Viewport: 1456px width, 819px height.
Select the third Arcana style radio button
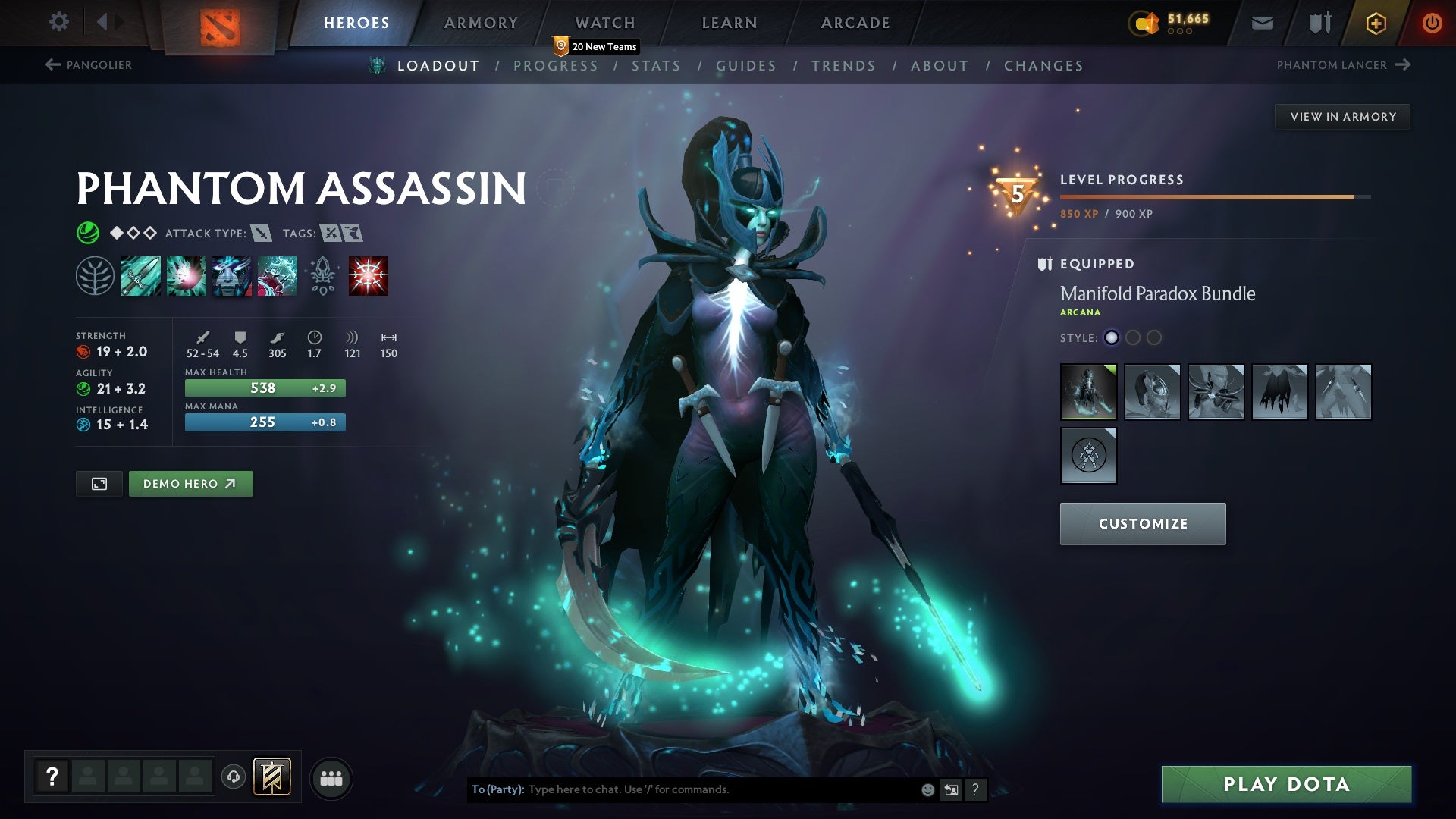coord(1154,338)
